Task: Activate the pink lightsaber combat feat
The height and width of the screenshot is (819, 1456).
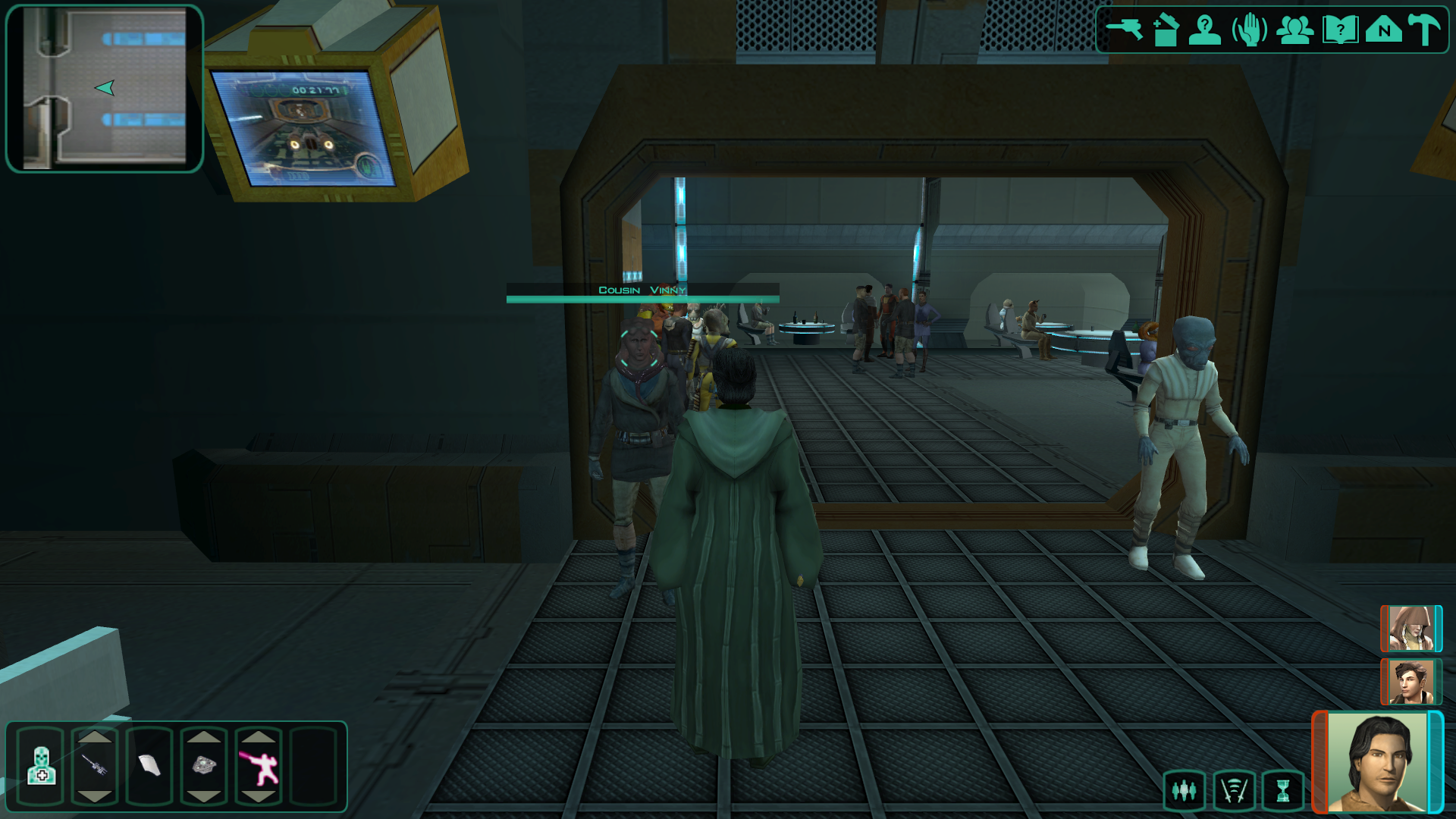Action: pos(259,766)
